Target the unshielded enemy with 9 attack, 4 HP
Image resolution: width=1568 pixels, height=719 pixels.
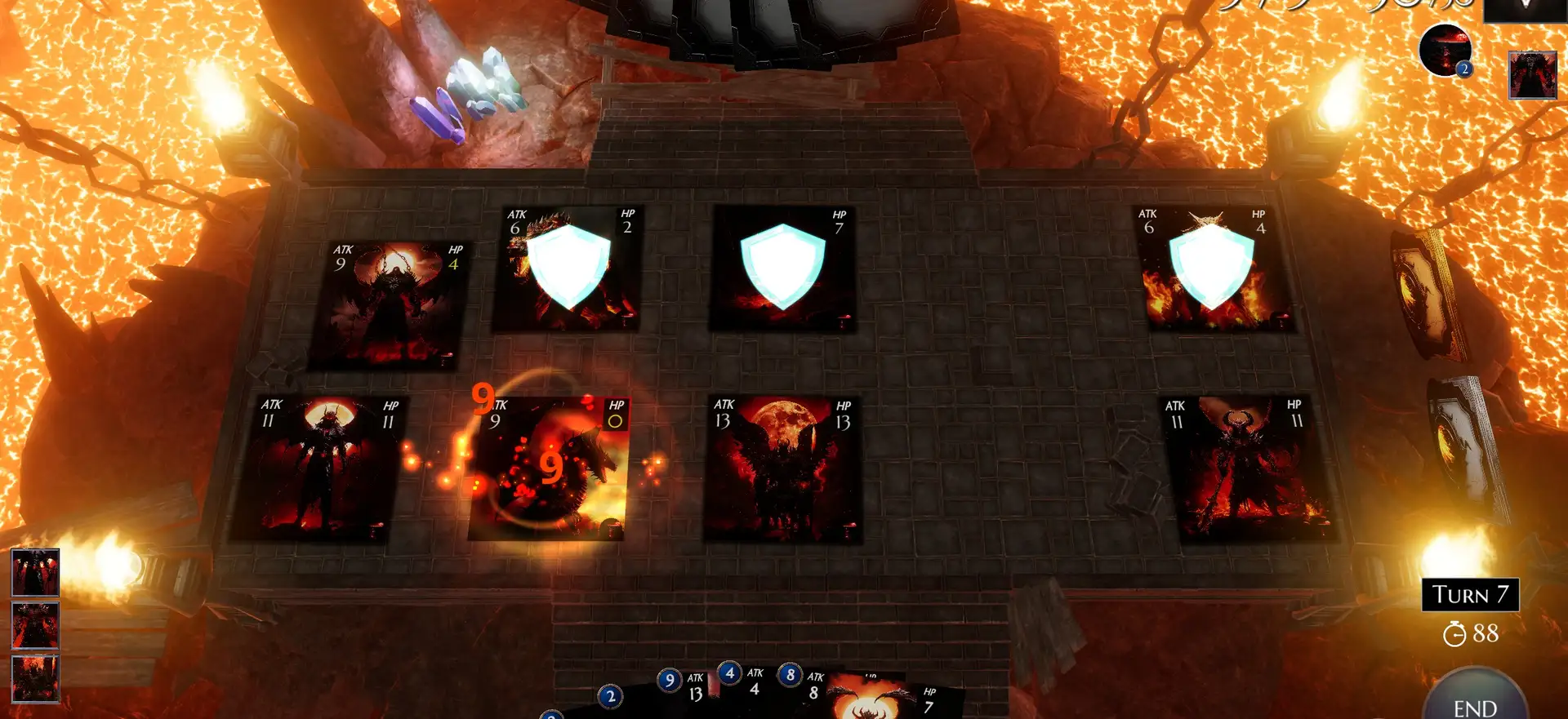point(388,304)
